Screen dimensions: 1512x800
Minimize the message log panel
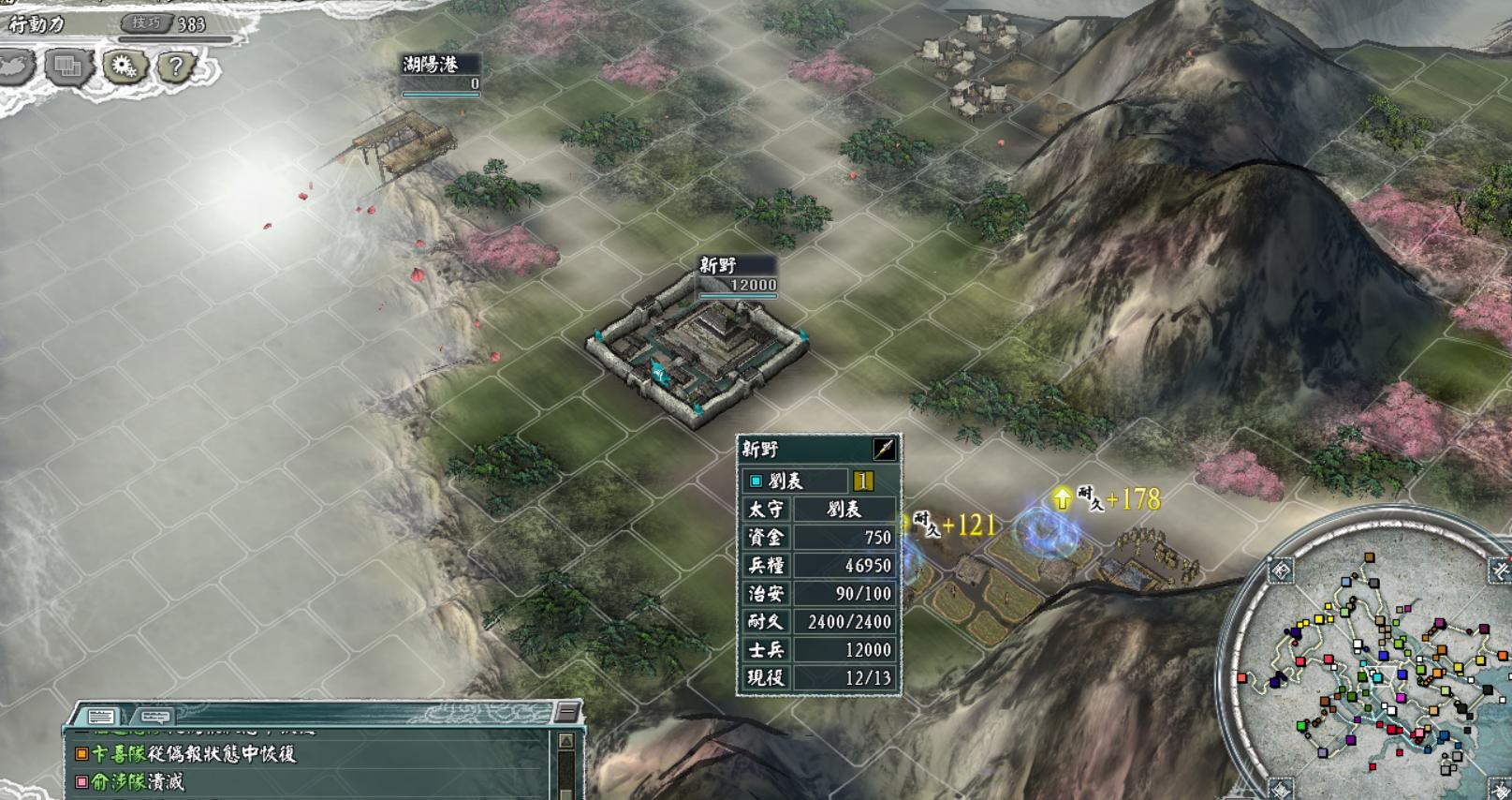point(566,713)
